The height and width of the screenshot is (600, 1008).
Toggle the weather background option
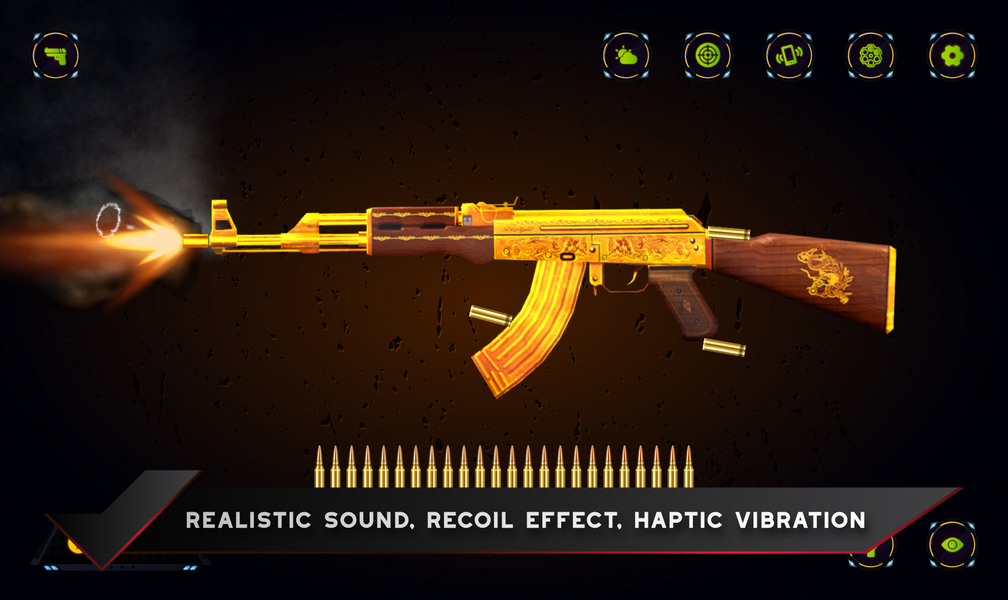pyautogui.click(x=627, y=55)
